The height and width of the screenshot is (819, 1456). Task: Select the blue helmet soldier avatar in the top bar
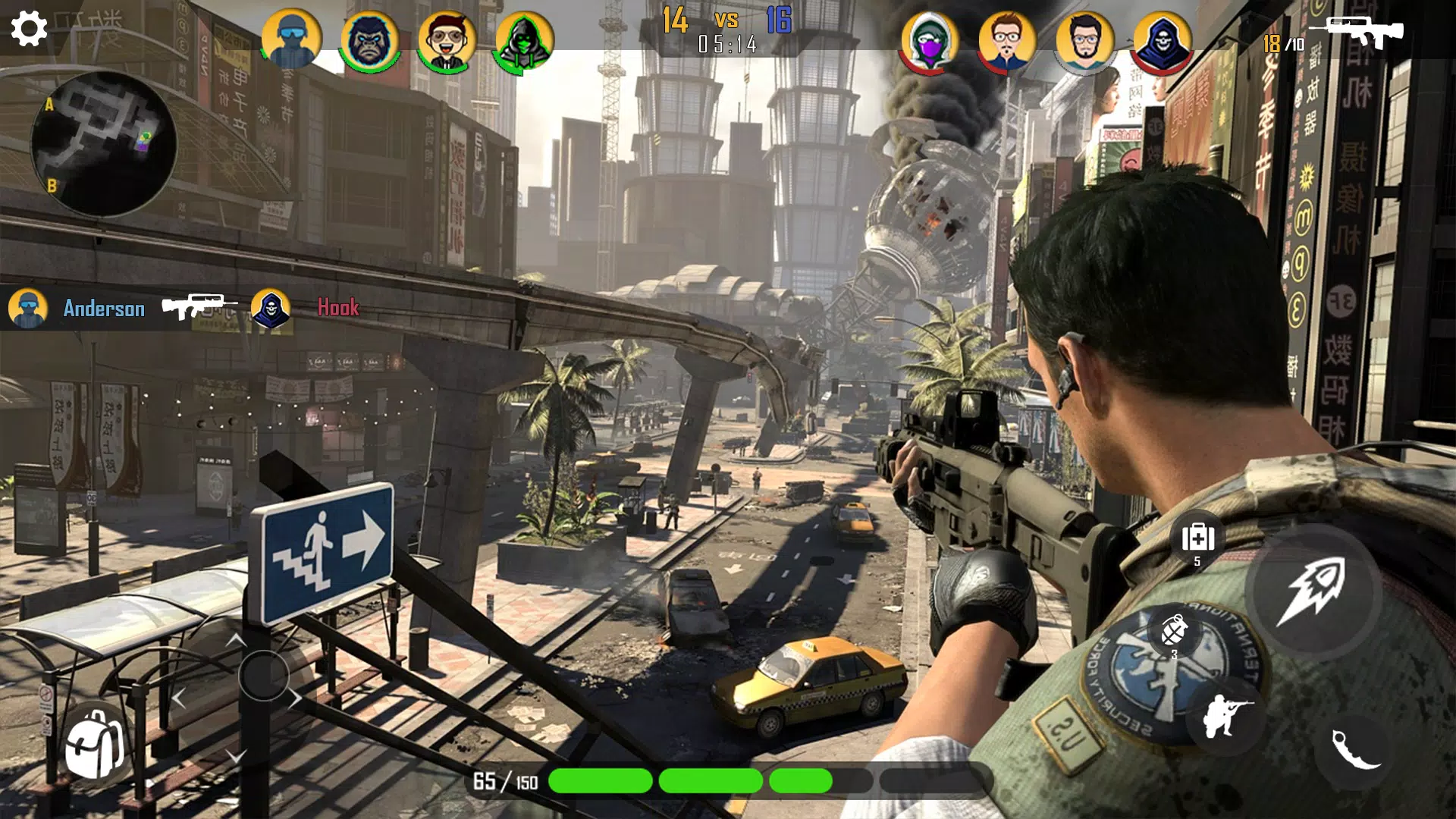point(291,39)
